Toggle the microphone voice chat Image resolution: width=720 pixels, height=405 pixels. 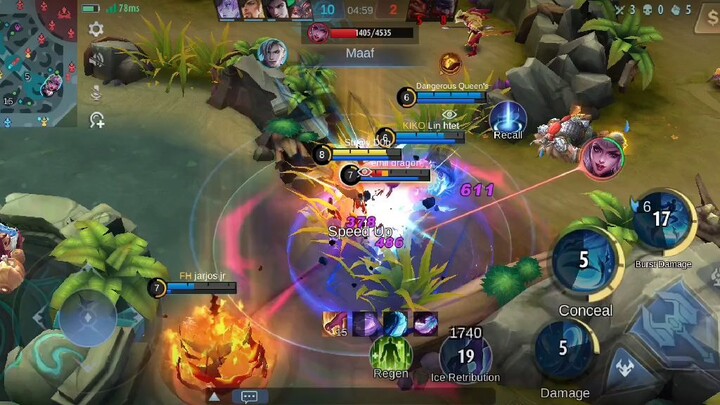96,91
